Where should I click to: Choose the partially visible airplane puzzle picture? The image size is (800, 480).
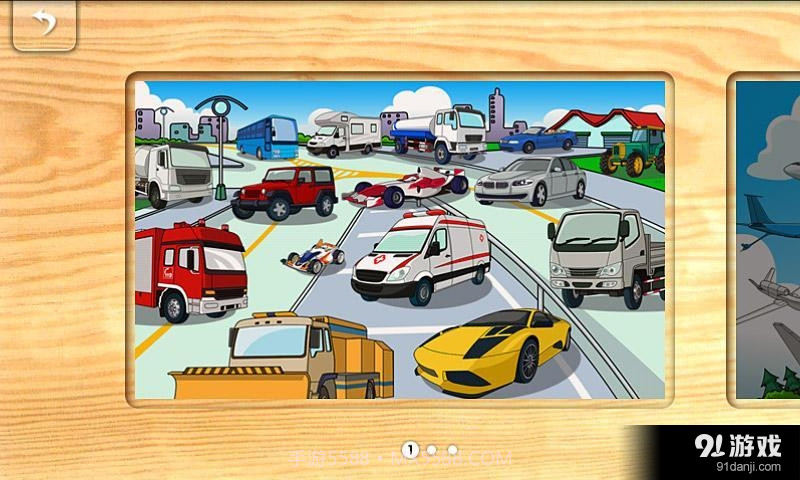click(x=768, y=240)
